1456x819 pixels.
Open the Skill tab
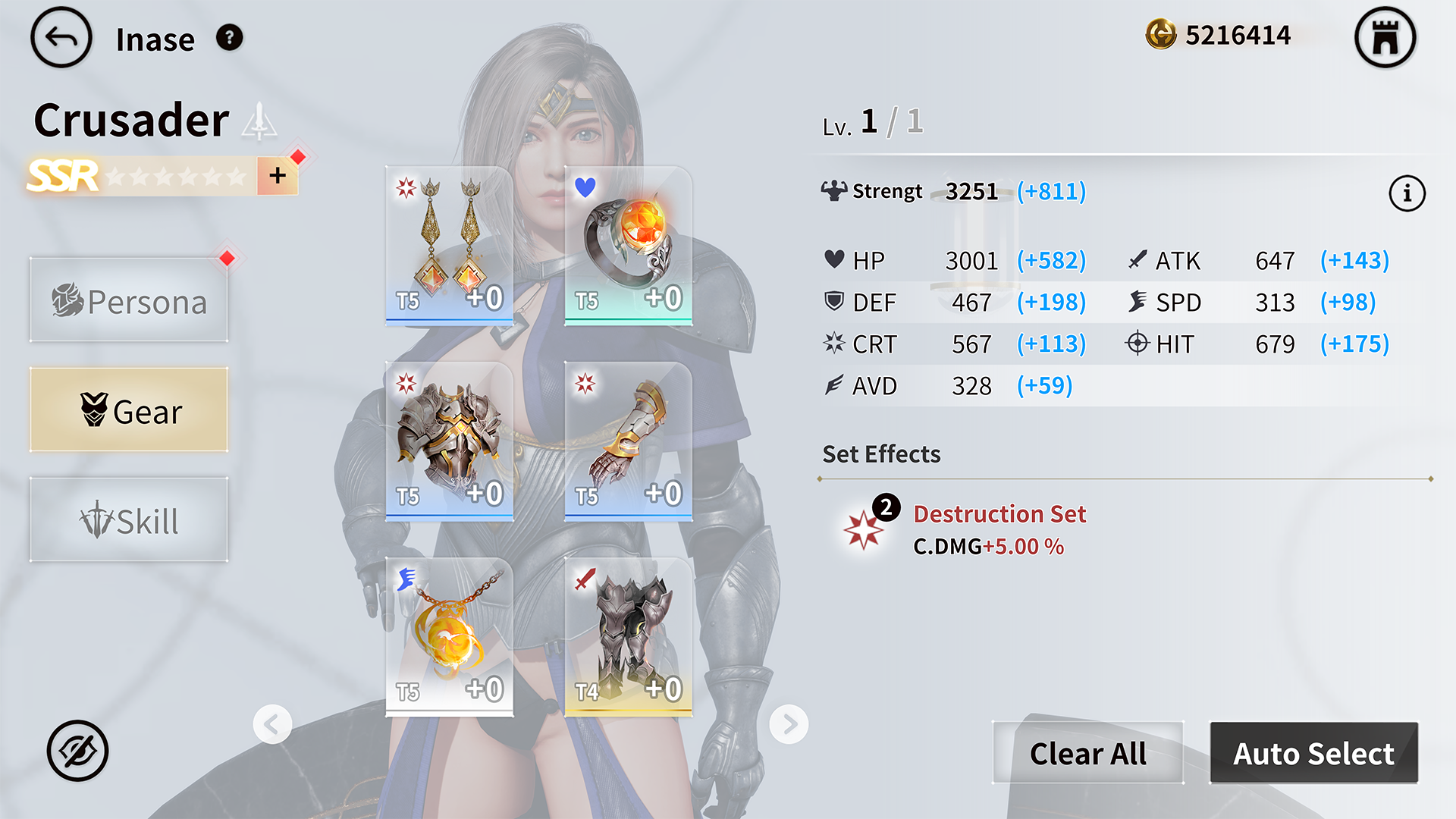[x=129, y=520]
